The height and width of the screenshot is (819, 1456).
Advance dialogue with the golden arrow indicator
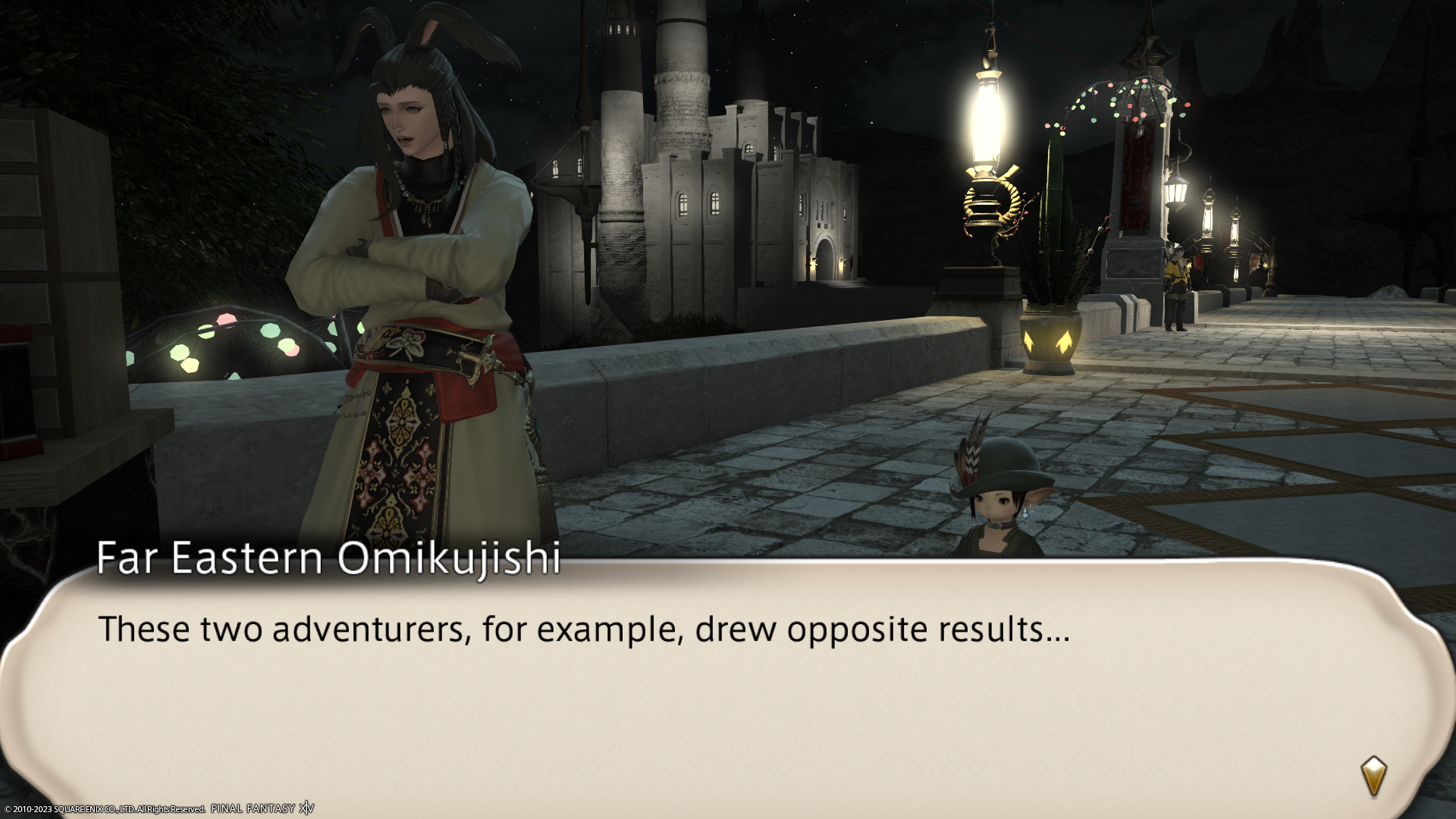tap(1373, 776)
